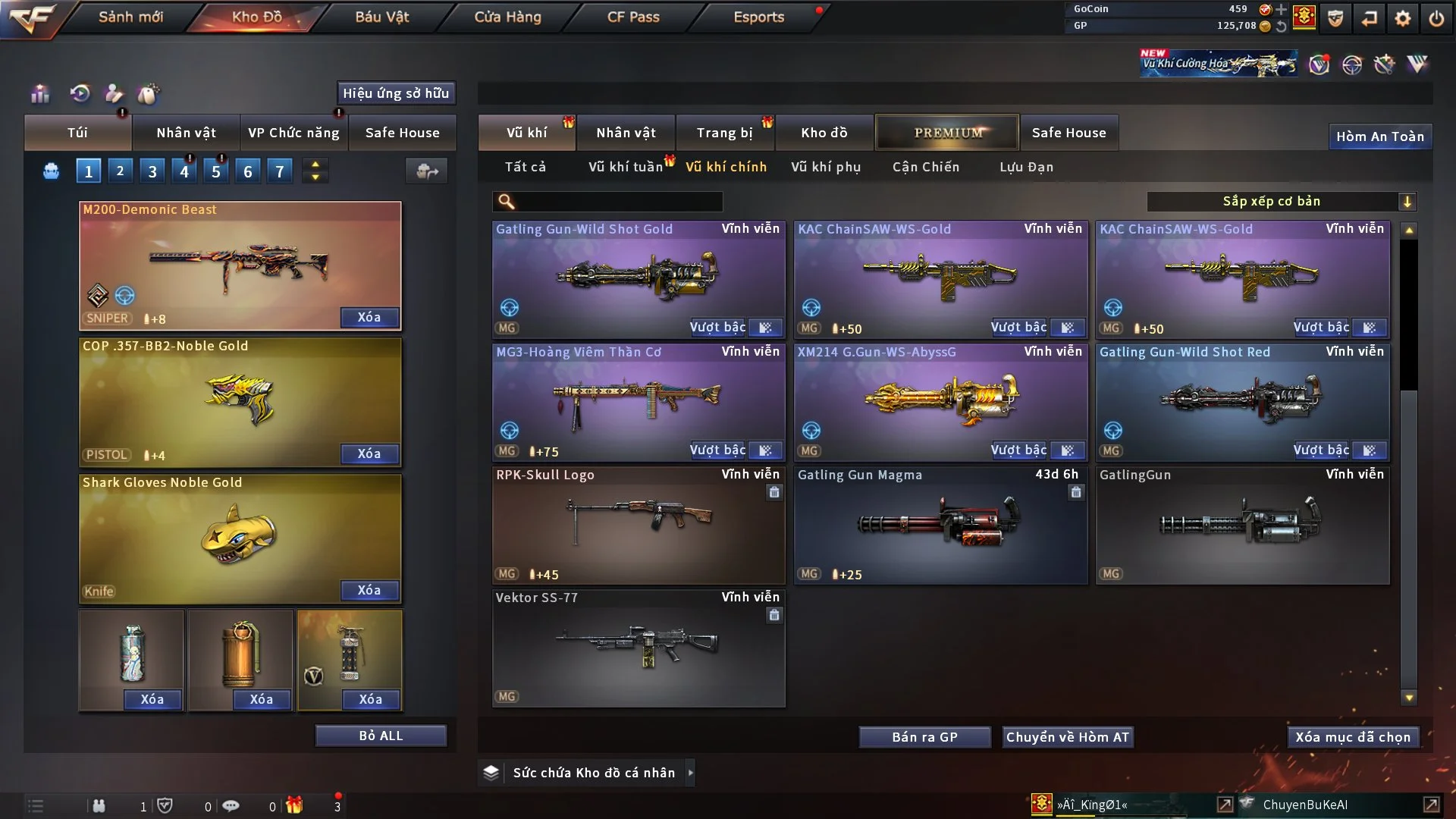
Task: Open the Sắp xếp cơ bản sort dropdown
Action: pos(1281,201)
